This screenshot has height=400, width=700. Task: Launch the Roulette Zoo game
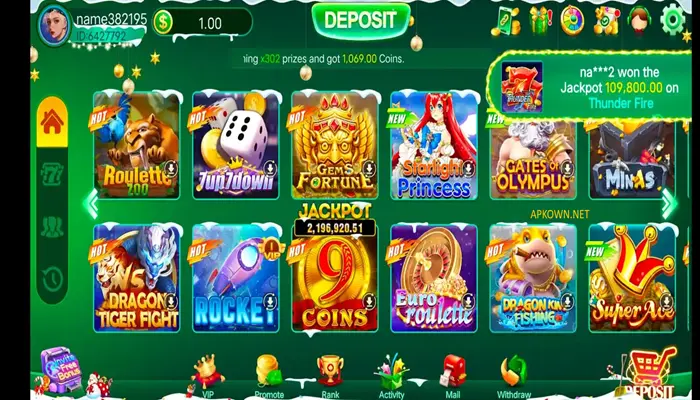[136, 145]
